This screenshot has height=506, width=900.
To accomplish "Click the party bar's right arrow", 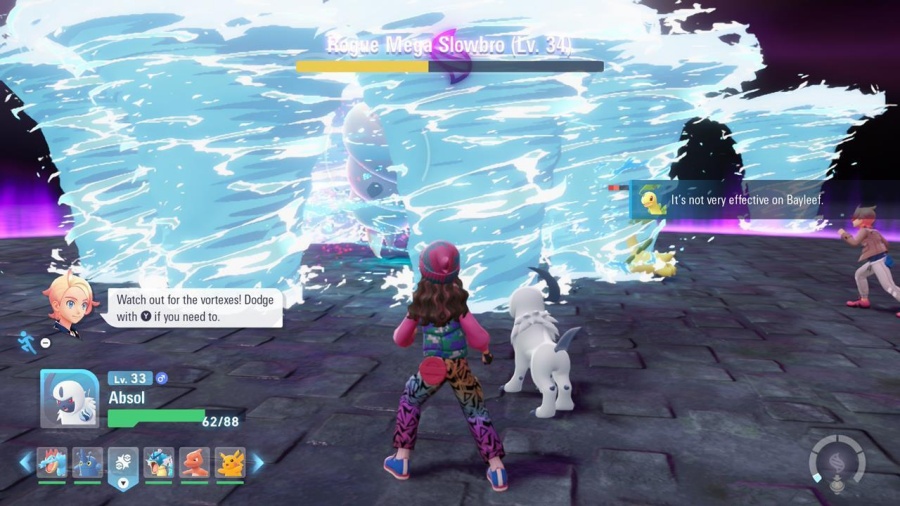I will point(257,462).
